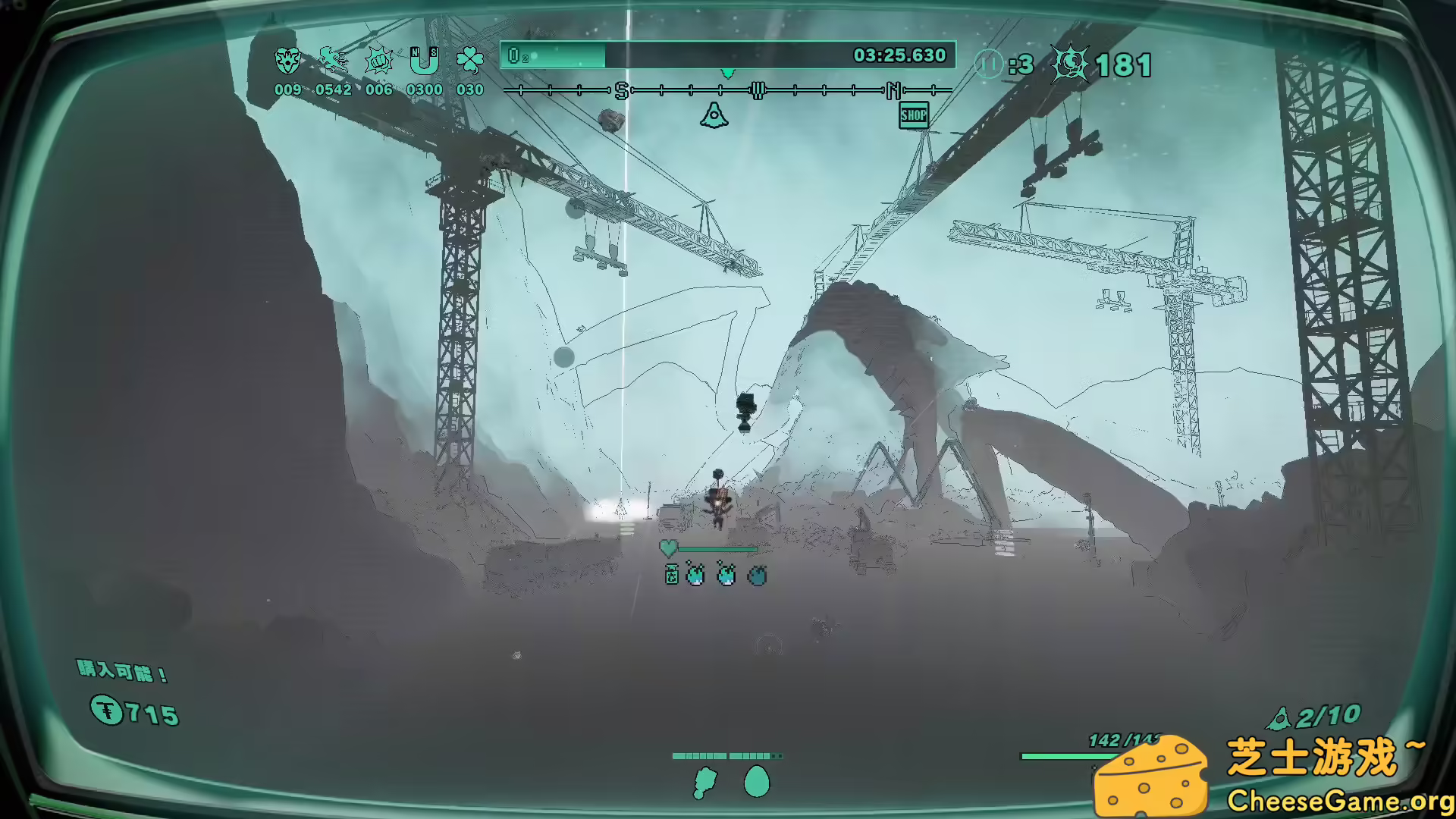Click the bell-shaped marker under the compass
The image size is (1456, 819).
[x=714, y=115]
